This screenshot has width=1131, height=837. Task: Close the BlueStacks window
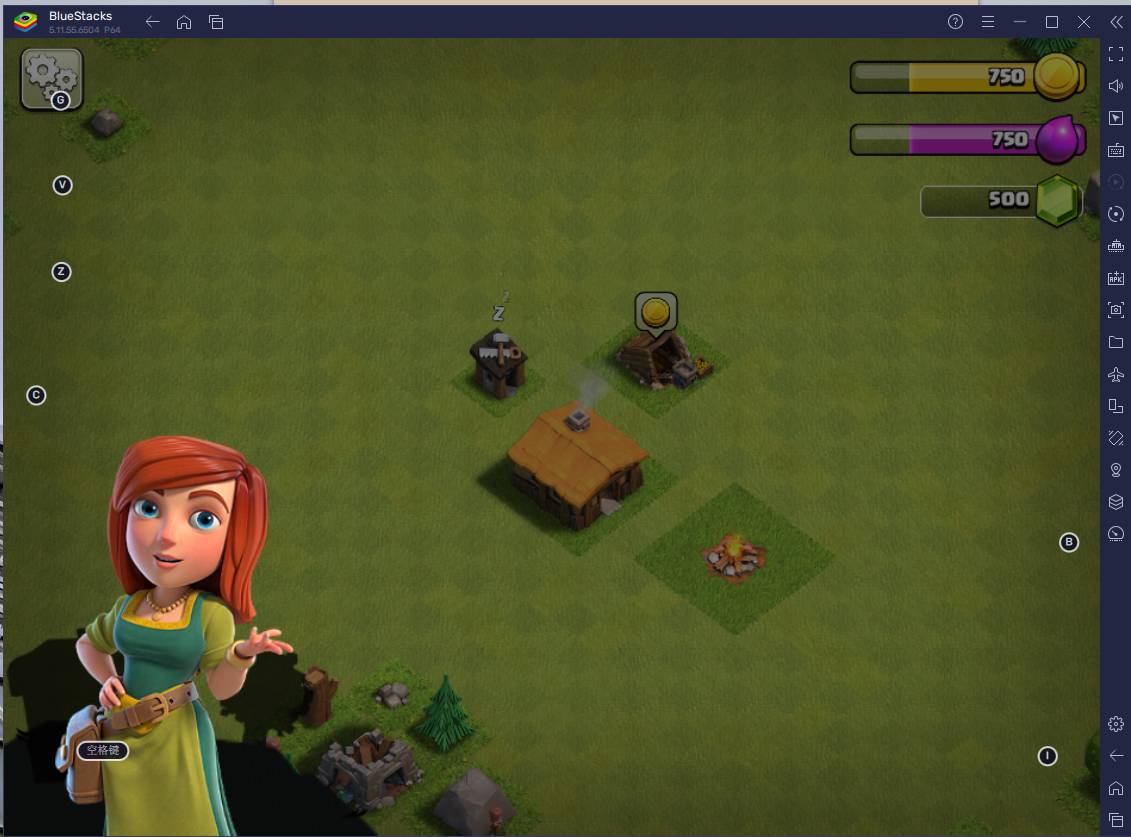1083,22
